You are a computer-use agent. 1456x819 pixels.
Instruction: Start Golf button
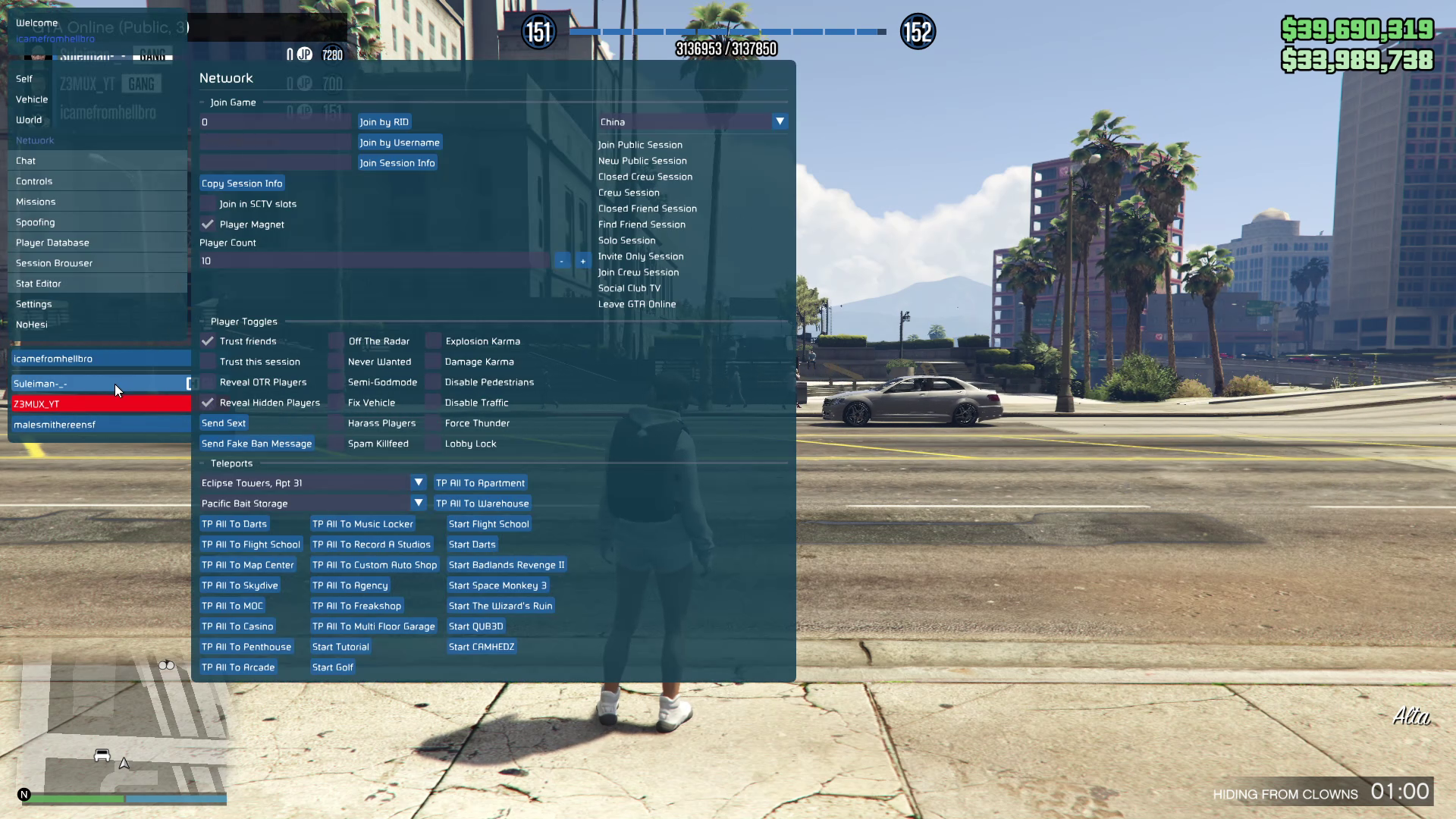[332, 667]
